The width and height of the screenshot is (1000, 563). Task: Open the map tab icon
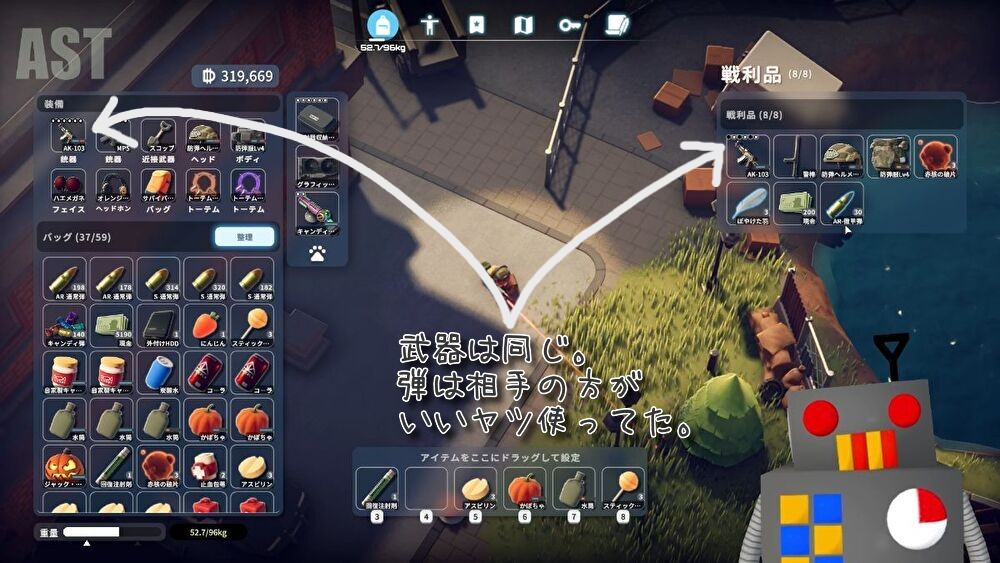pyautogui.click(x=523, y=25)
